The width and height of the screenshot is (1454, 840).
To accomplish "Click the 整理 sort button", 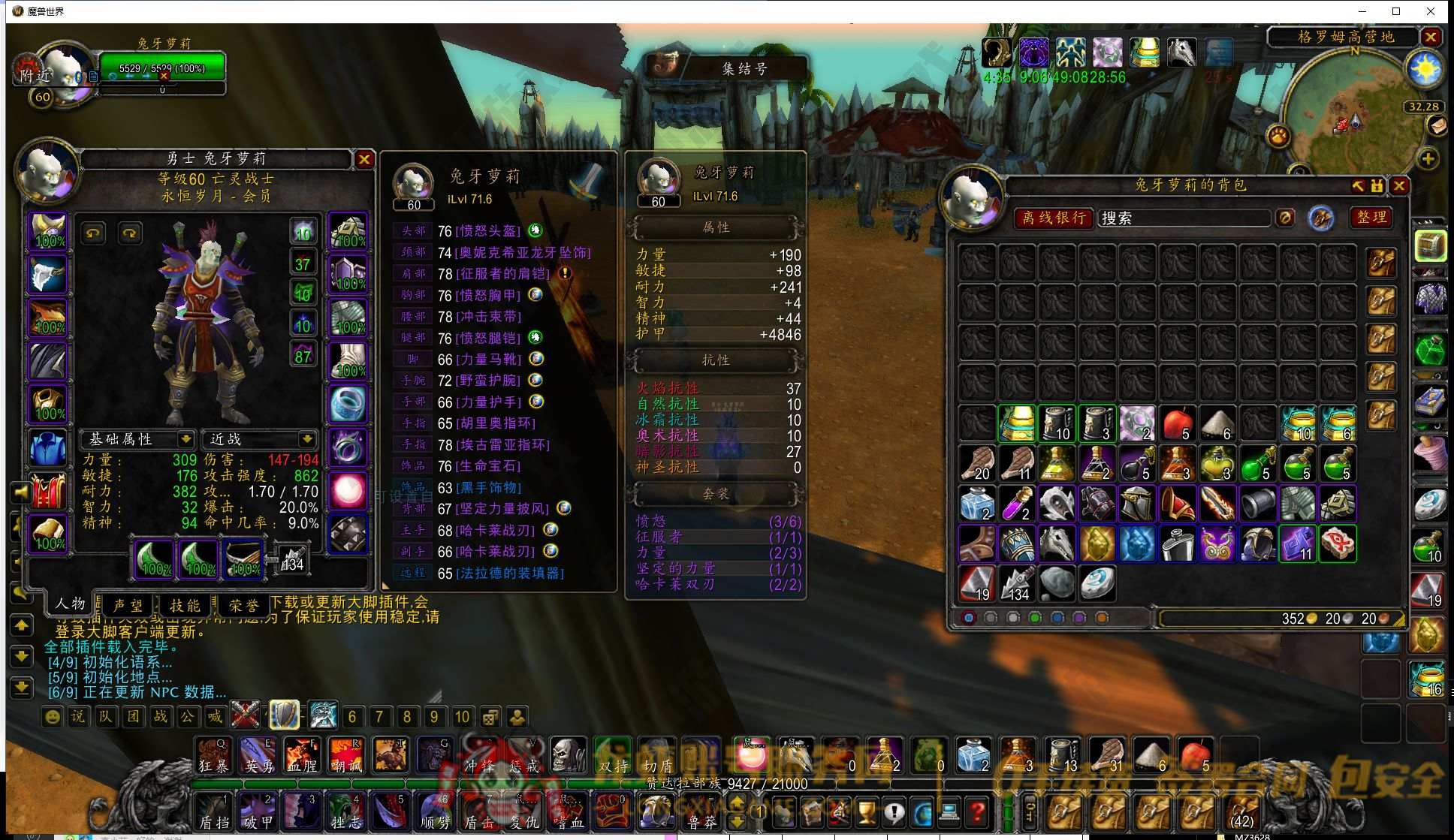I will coord(1371,218).
